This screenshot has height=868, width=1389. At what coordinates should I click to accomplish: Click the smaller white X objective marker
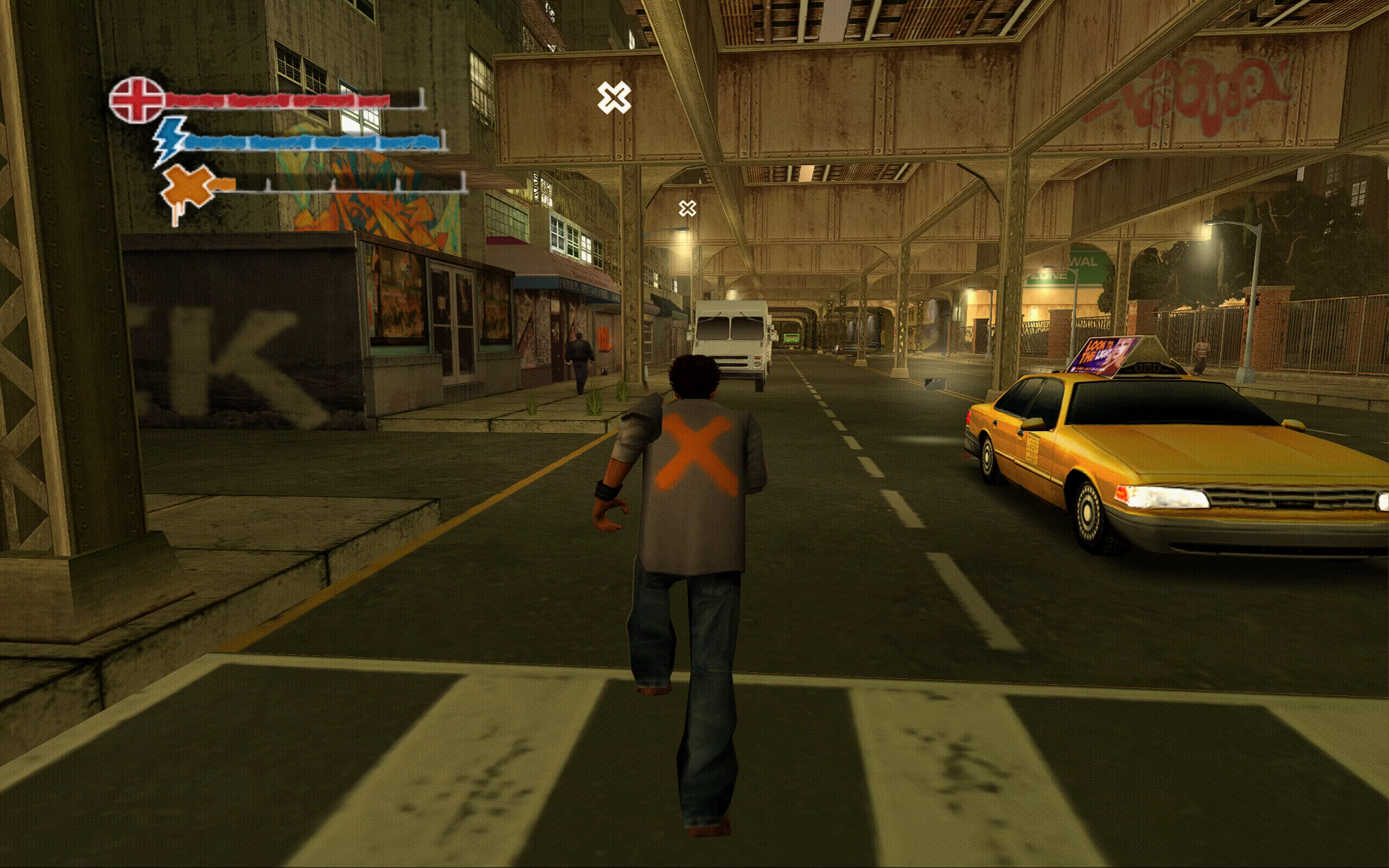[687, 208]
